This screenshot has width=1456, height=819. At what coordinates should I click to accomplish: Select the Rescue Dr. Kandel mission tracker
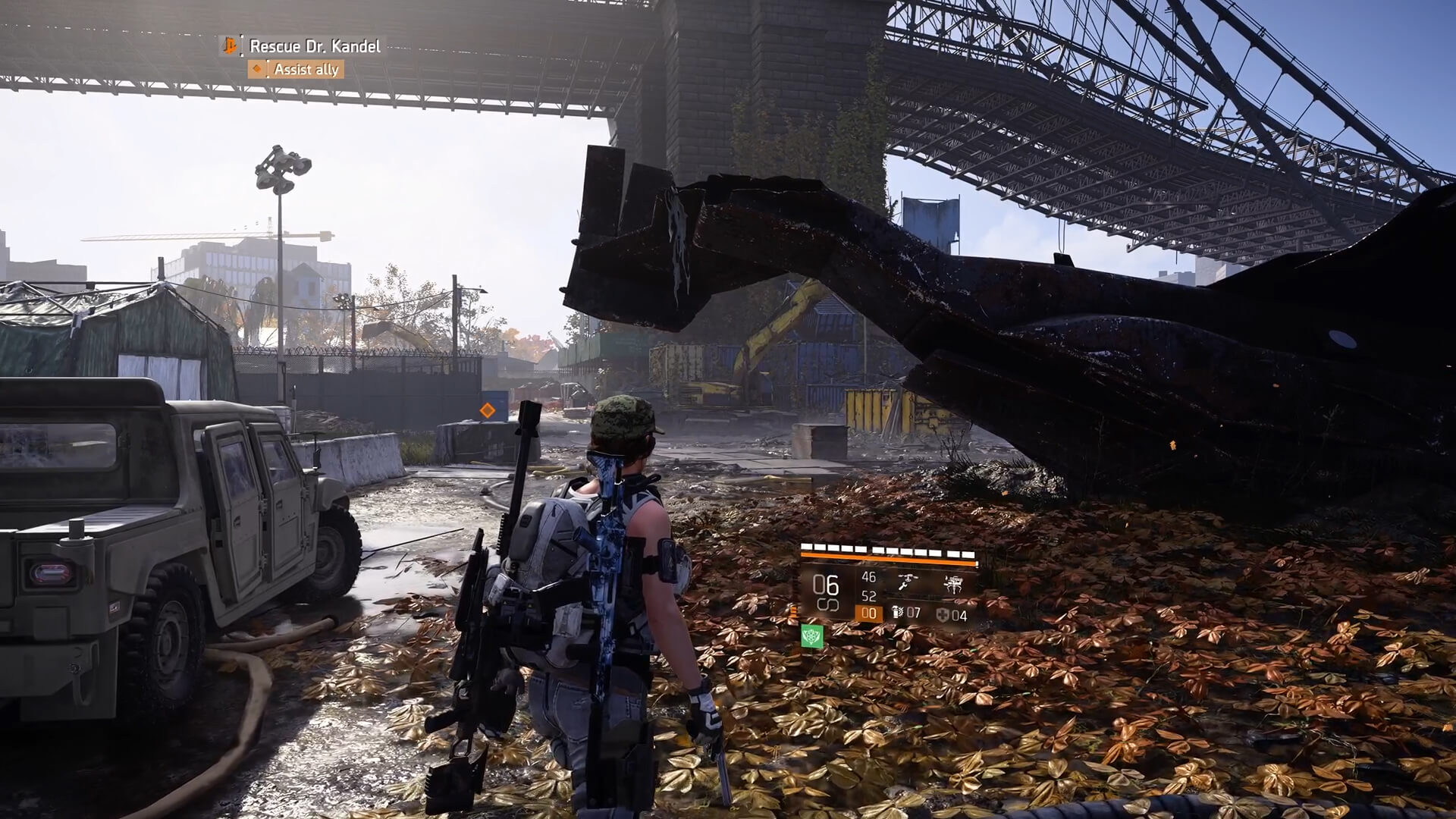(314, 46)
